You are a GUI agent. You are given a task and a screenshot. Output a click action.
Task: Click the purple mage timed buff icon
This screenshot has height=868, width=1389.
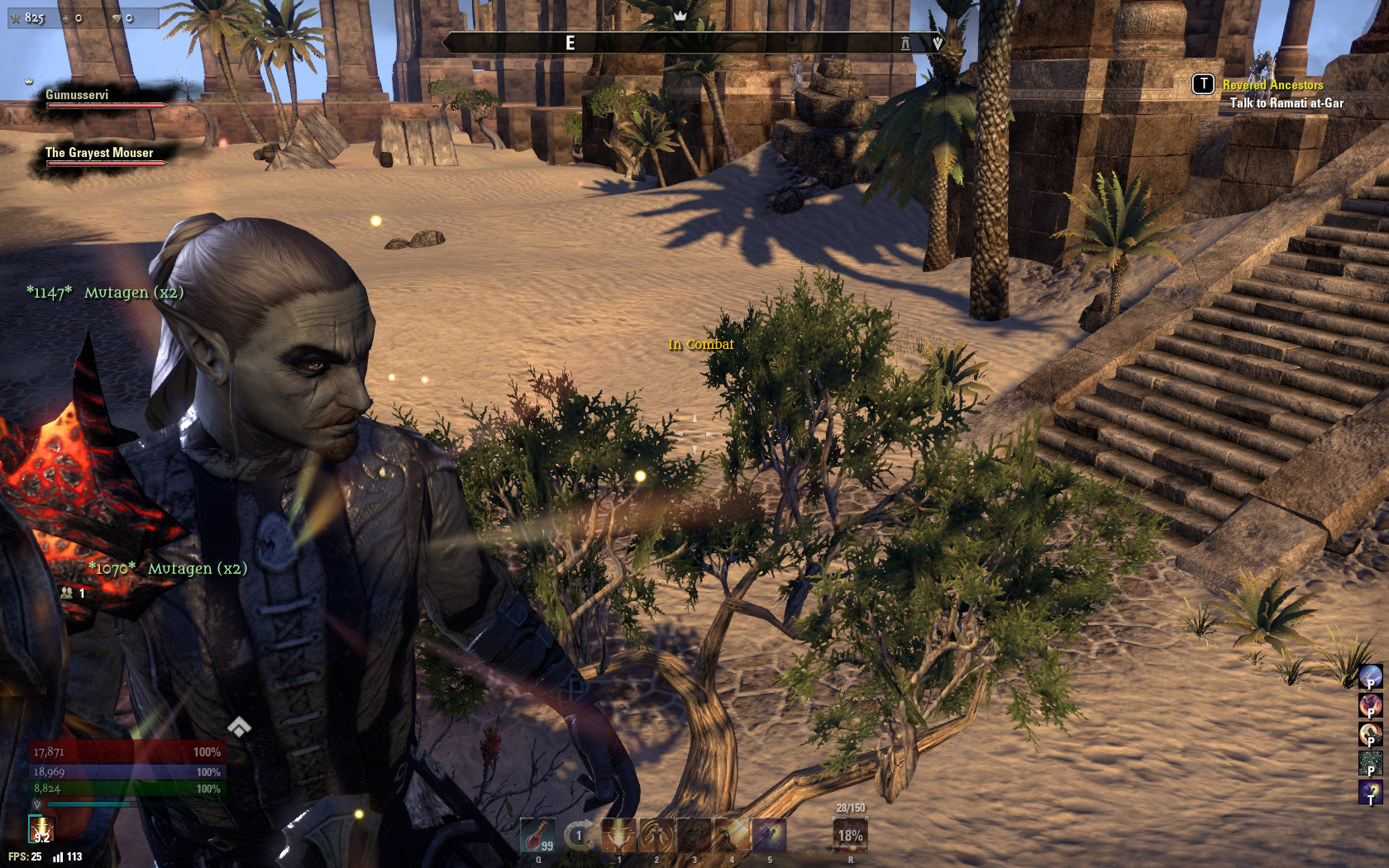point(1370,792)
